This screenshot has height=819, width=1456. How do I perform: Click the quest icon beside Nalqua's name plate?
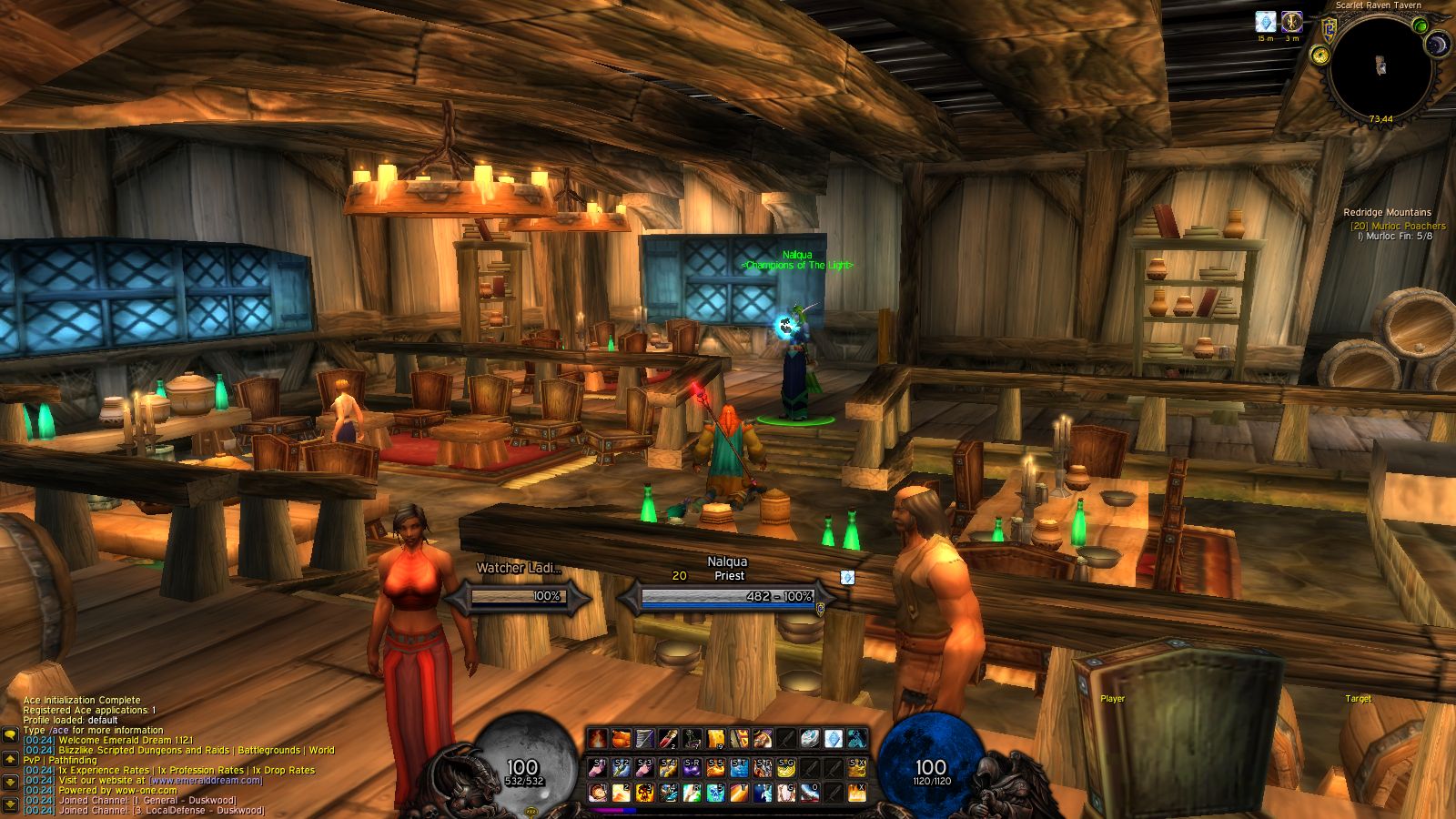click(847, 577)
